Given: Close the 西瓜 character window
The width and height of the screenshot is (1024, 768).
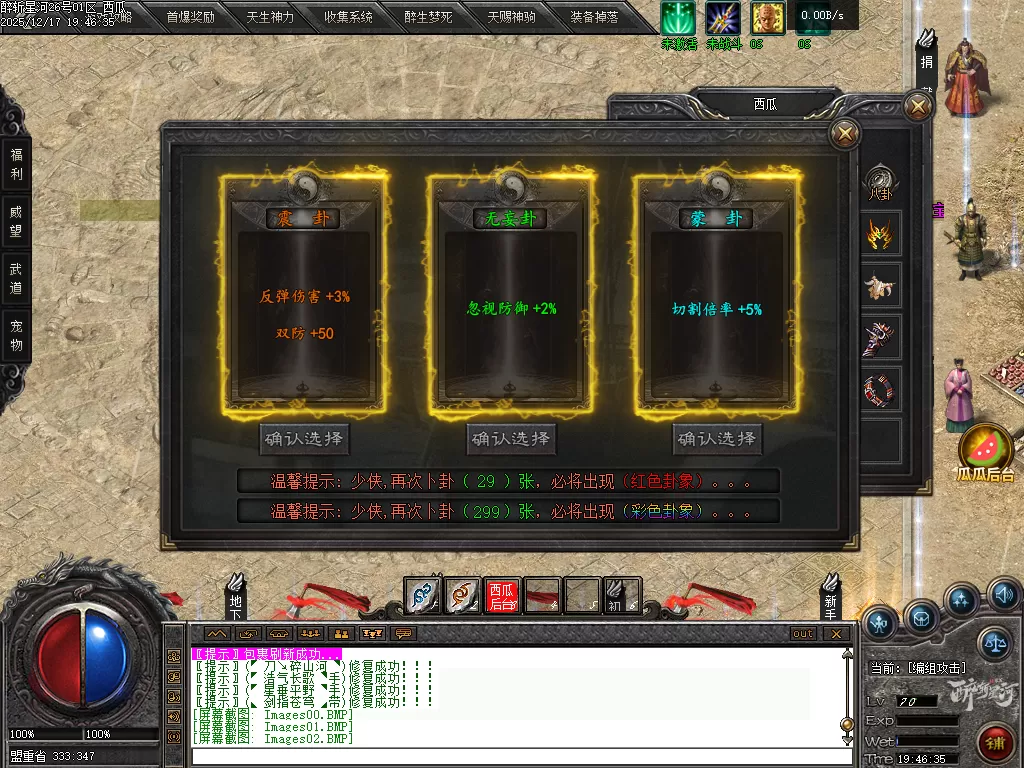Looking at the screenshot, I should point(917,106).
